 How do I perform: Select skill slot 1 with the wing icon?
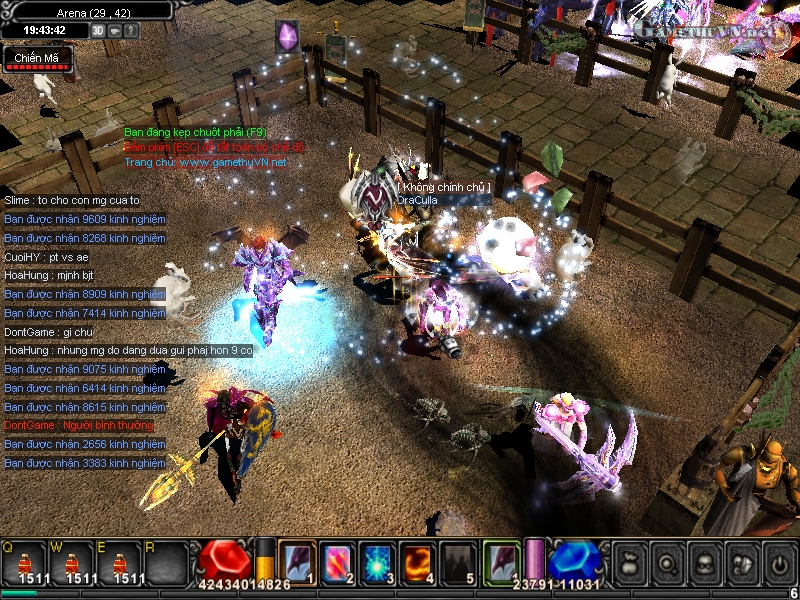297,563
